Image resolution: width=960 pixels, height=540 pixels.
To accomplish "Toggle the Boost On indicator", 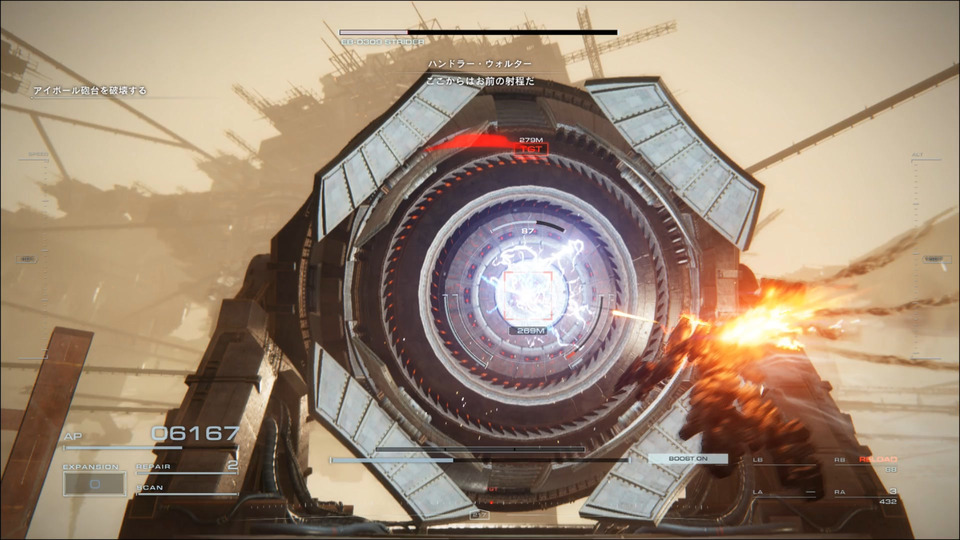I will (x=688, y=459).
